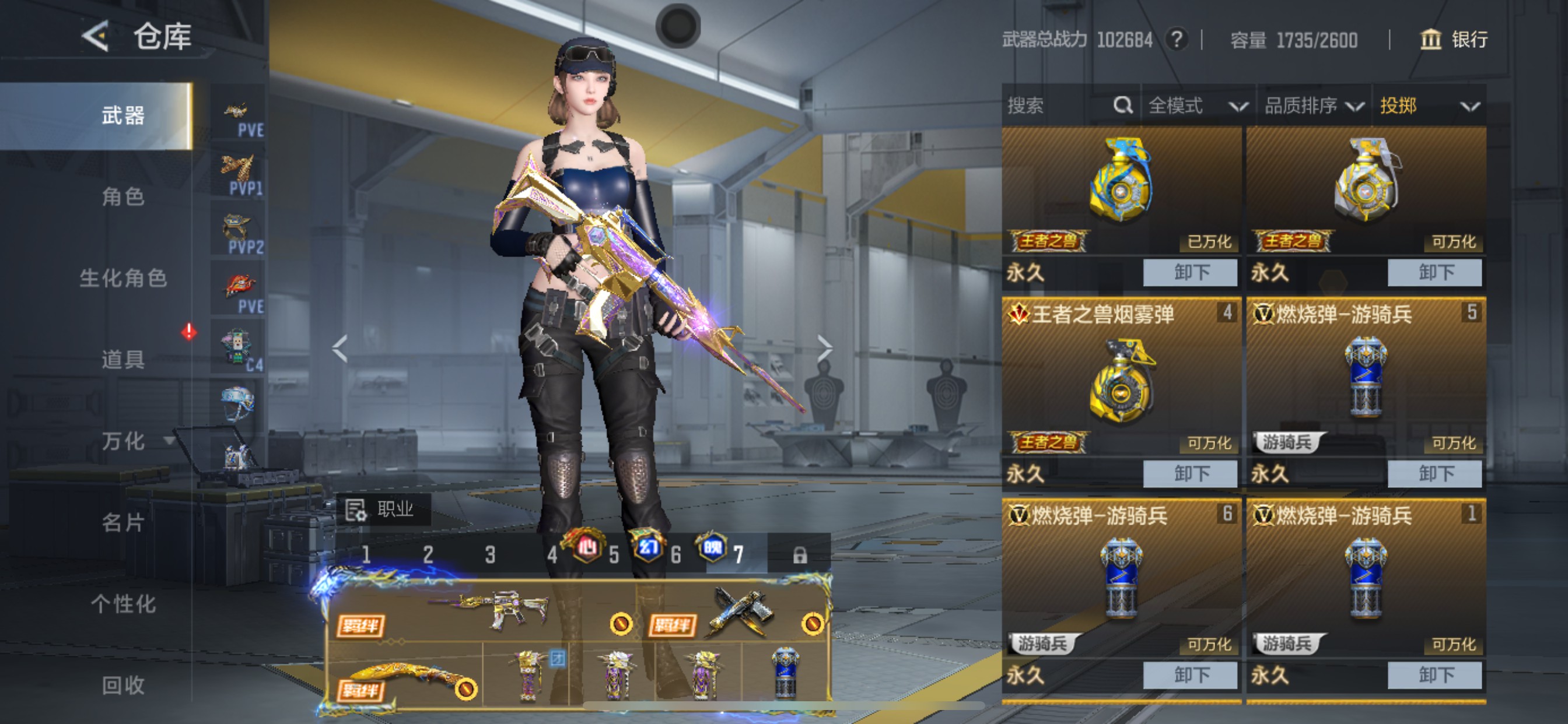
Task: Go back using the arrow beside 仓库
Action: click(96, 36)
